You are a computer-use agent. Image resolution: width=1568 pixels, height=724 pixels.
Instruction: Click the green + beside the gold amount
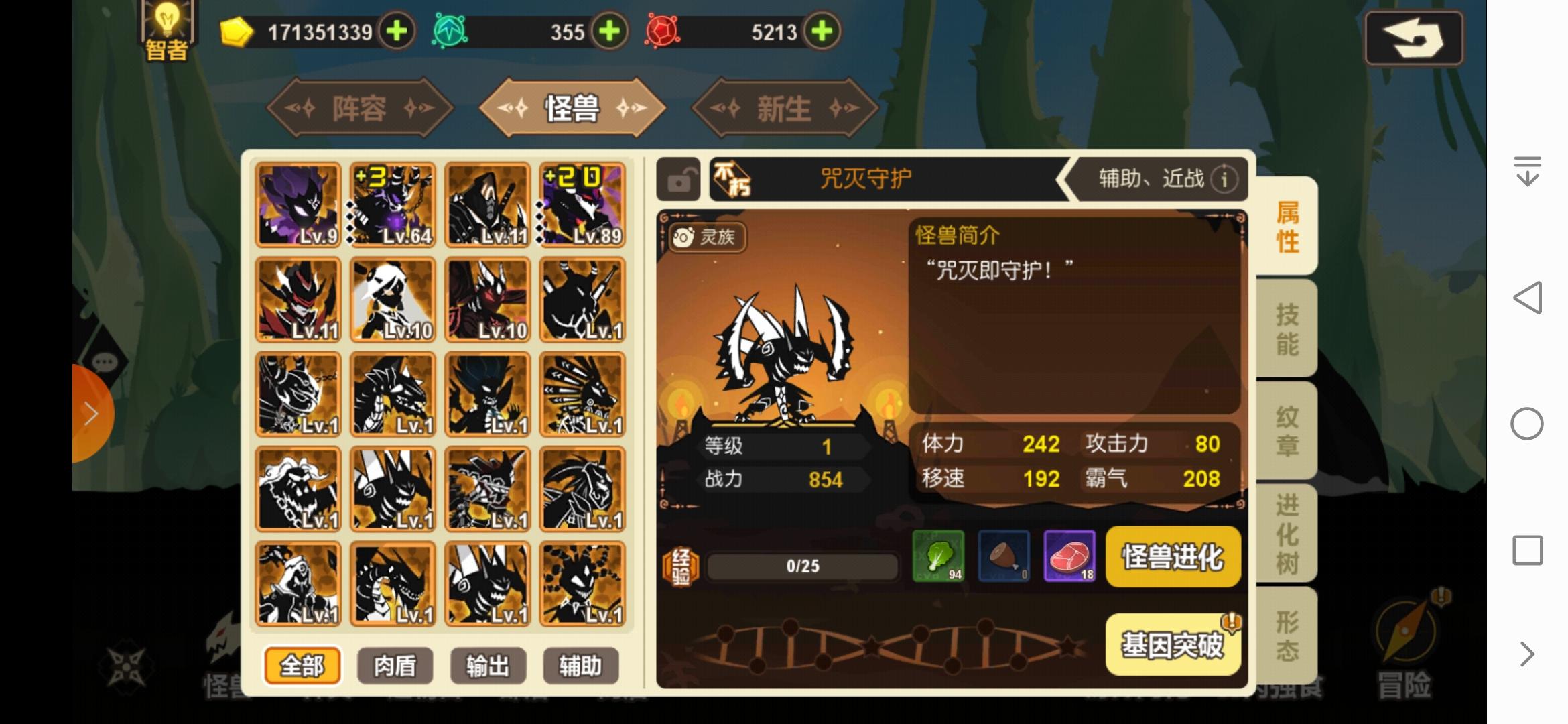point(398,31)
